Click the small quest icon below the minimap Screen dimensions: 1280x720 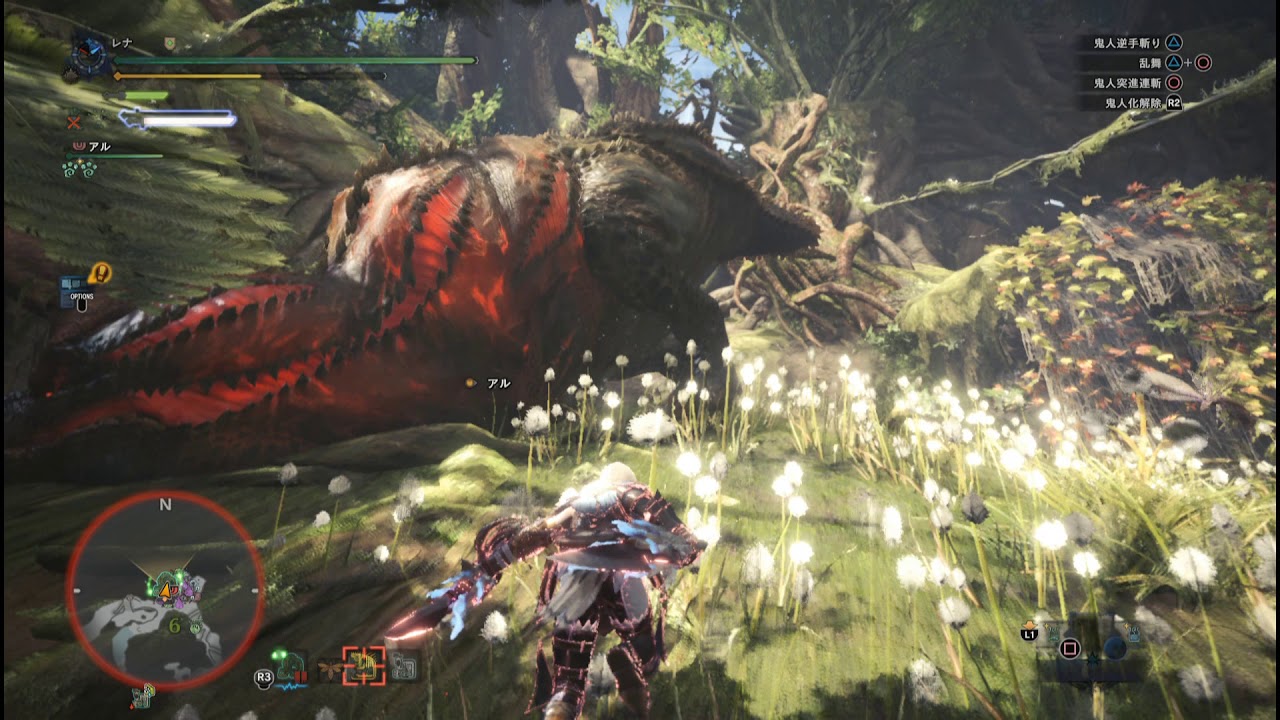(141, 697)
